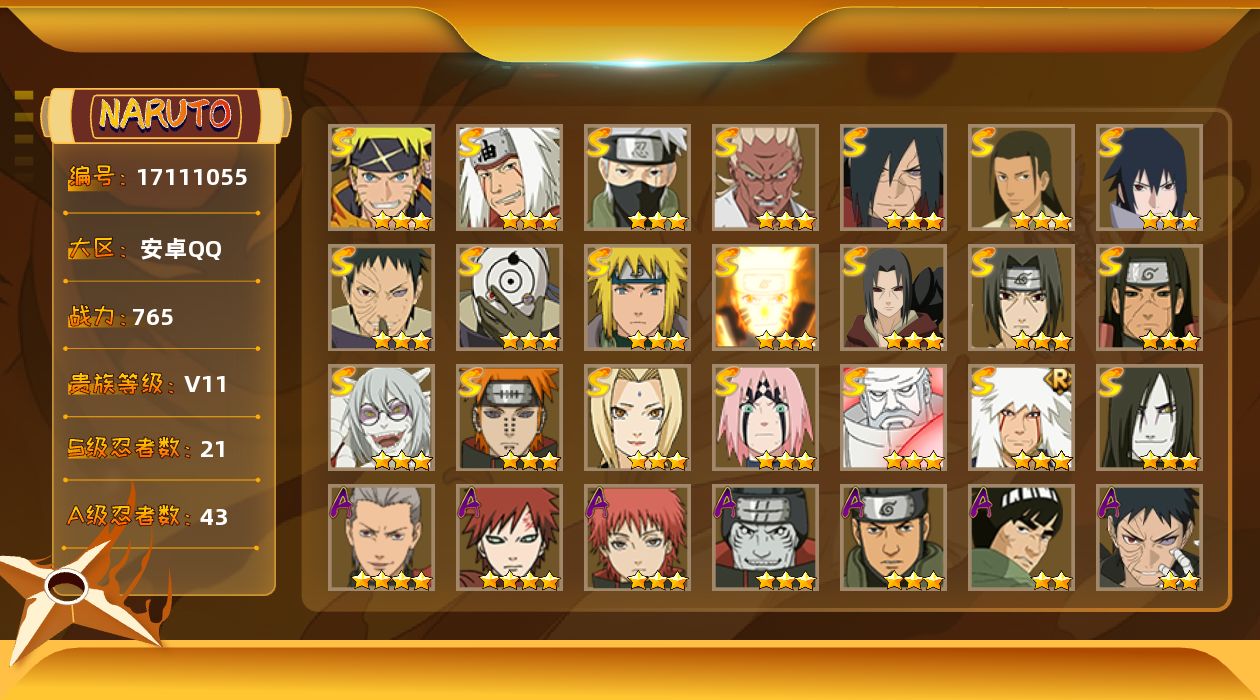
Task: Choose the orange-haired Pain portrait
Action: [x=509, y=417]
